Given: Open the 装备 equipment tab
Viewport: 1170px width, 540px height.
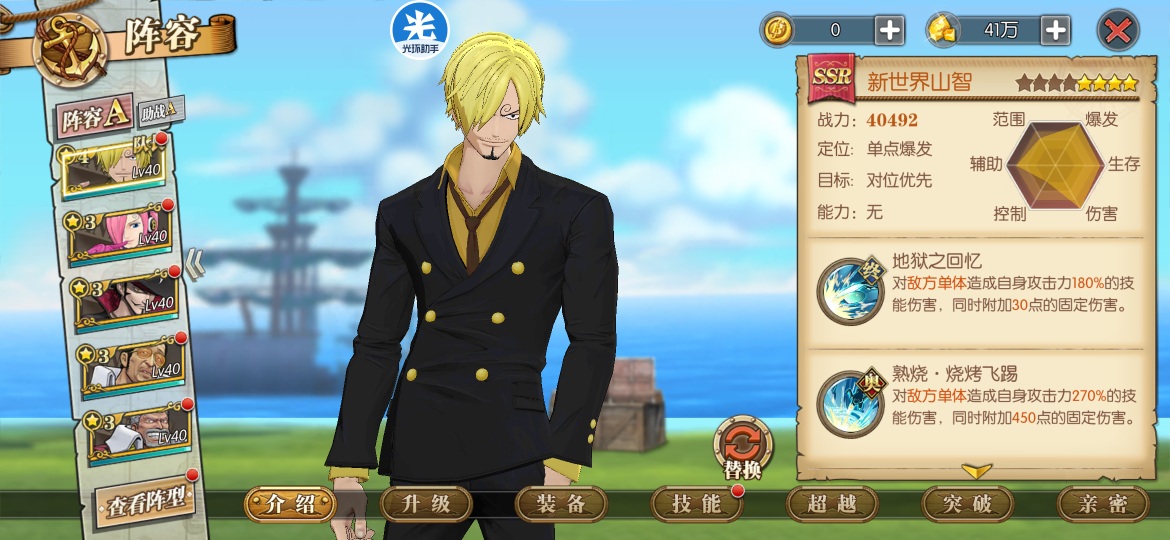Looking at the screenshot, I should point(562,504).
